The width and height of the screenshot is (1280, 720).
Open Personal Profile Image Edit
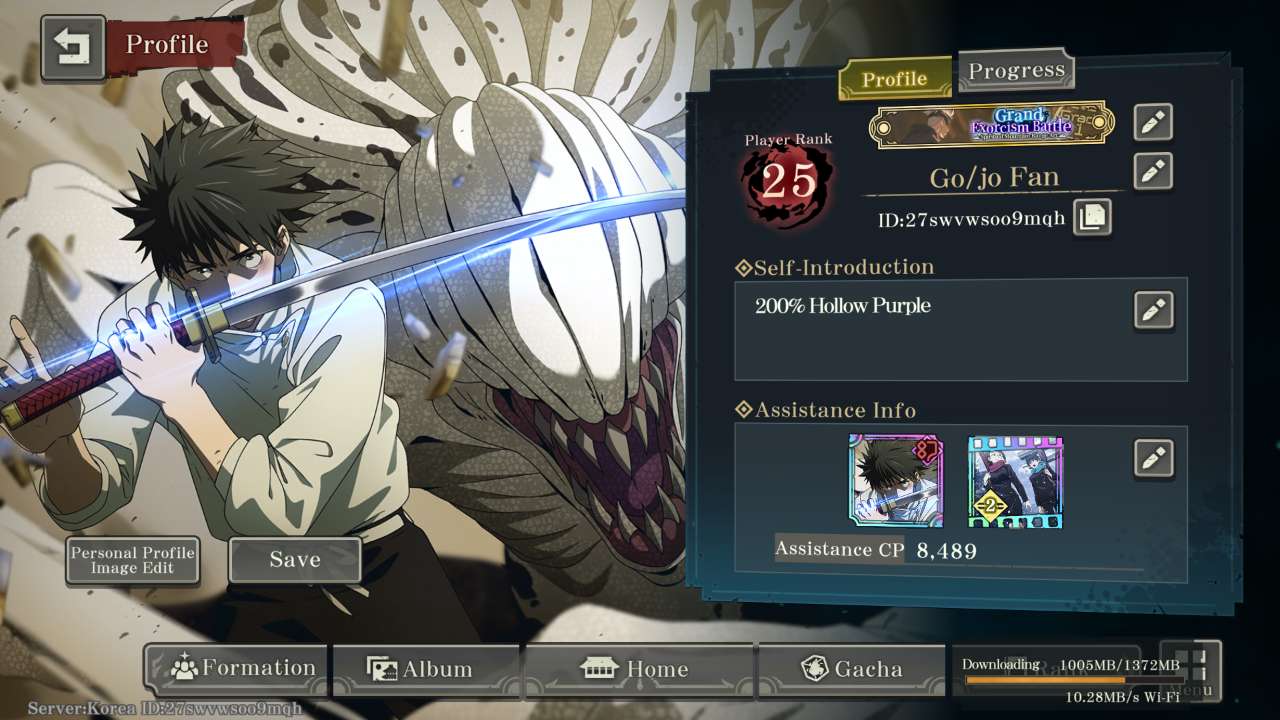click(132, 560)
